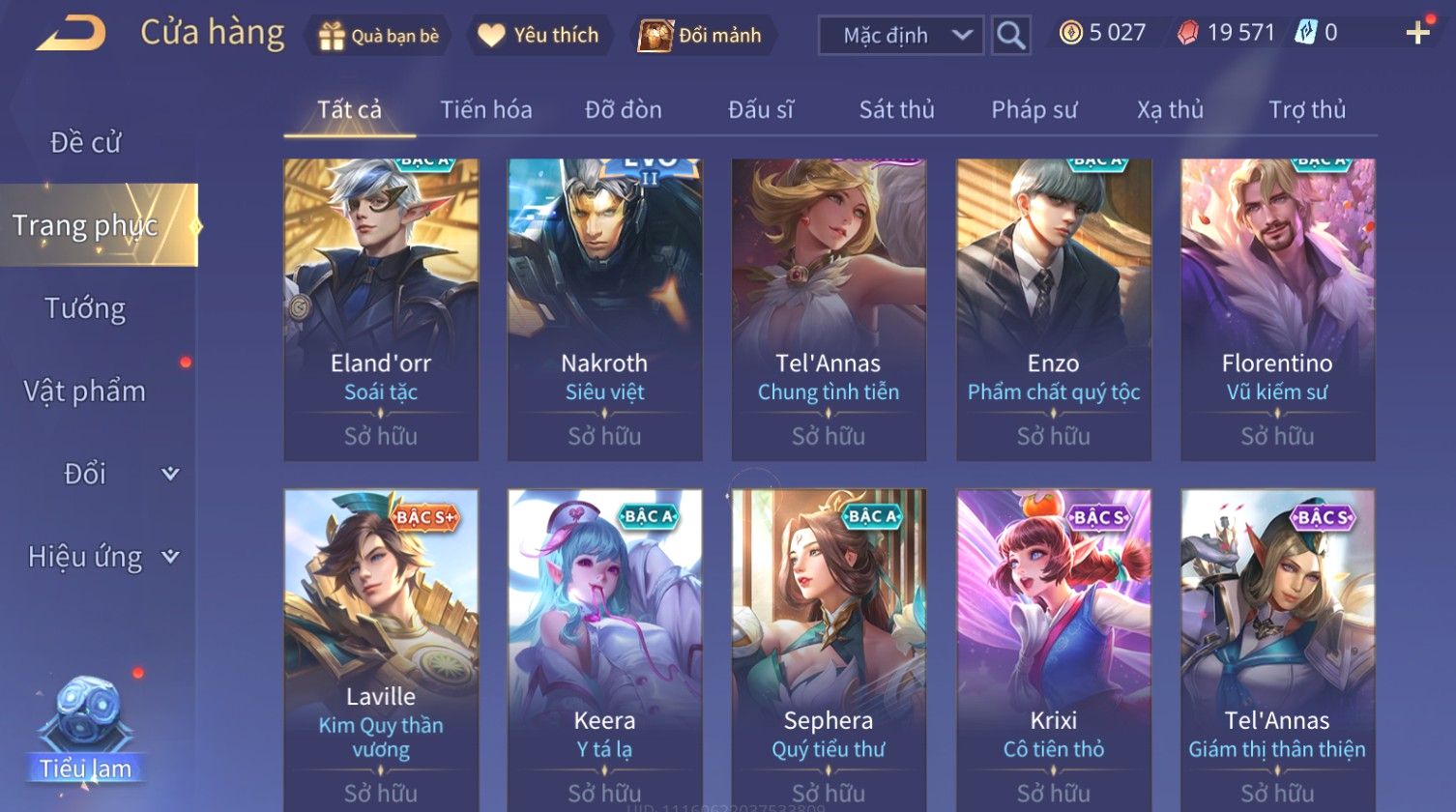Go back using the arrow button

[72, 34]
